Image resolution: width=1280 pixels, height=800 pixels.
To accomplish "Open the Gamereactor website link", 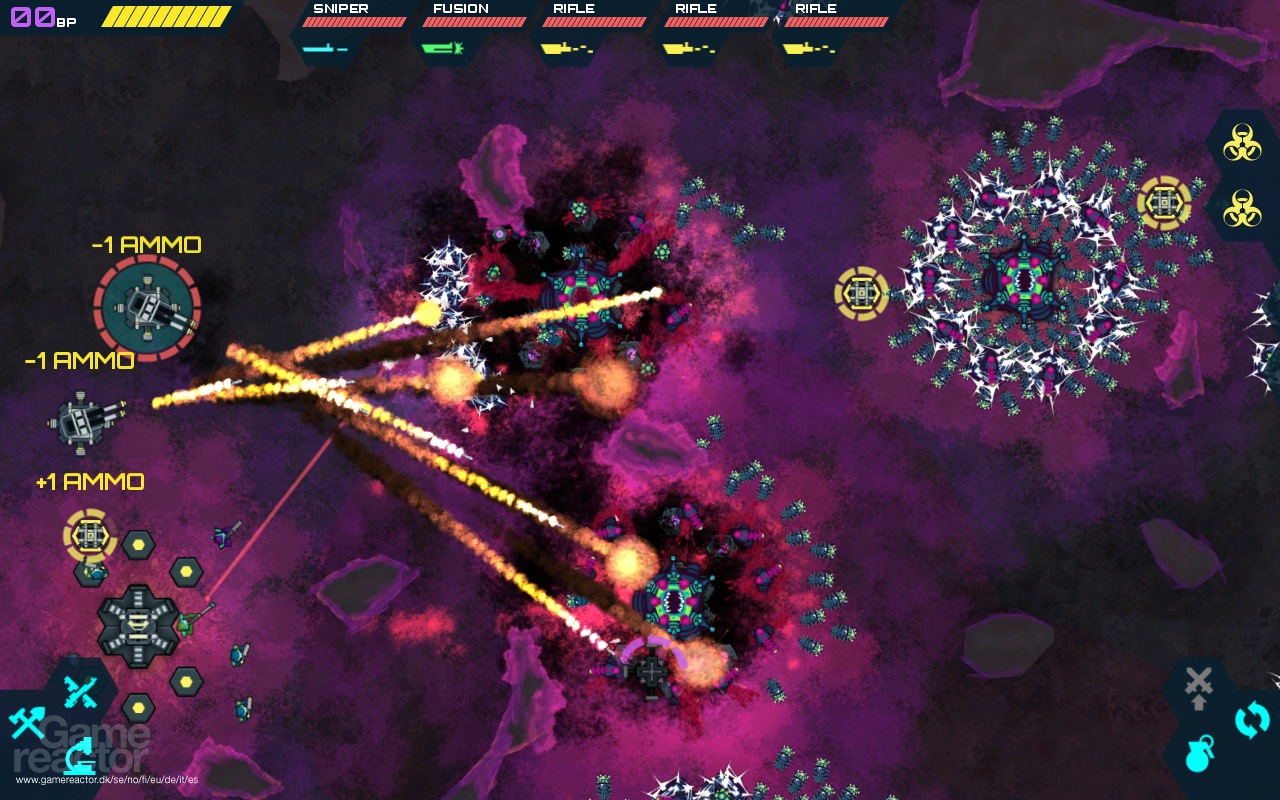I will coord(105,780).
